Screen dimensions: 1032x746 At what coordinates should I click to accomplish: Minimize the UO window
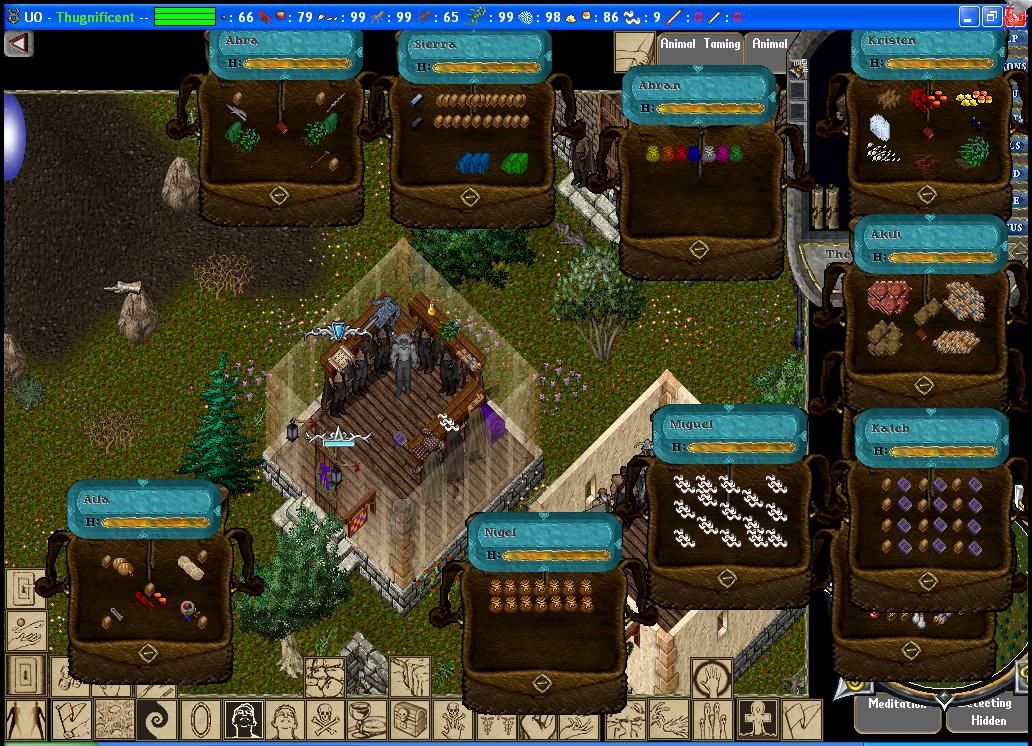[969, 17]
